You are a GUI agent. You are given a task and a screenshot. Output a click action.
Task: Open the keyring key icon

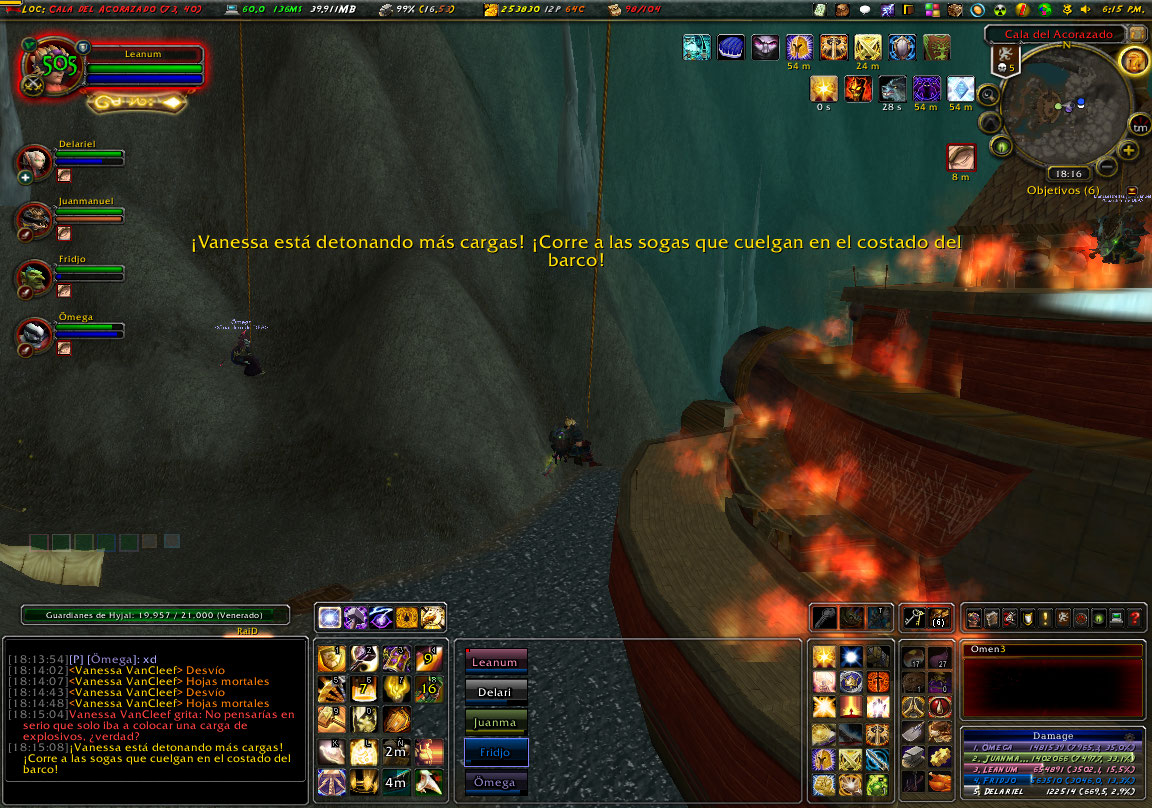pos(913,618)
